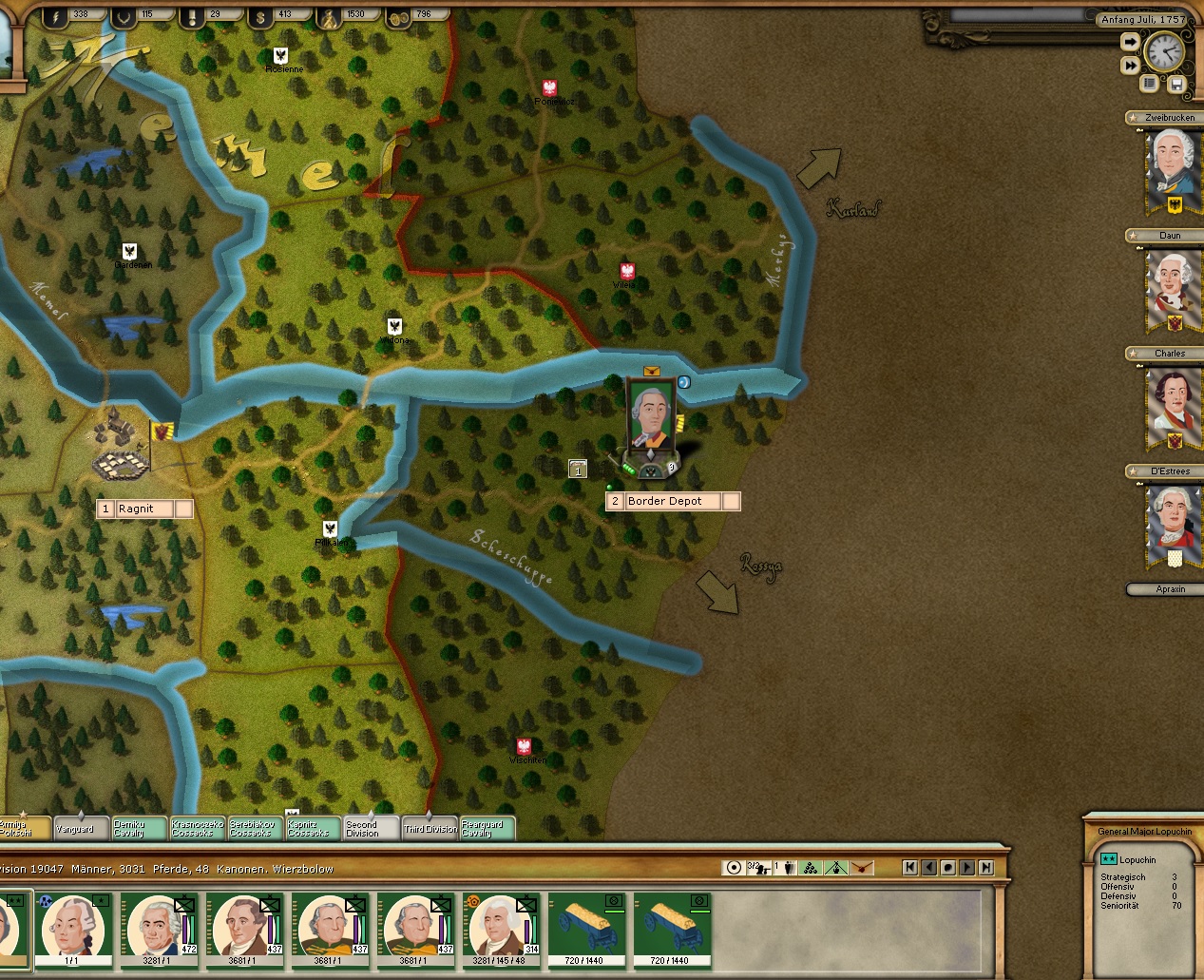1204x980 pixels.
Task: Click the cannonball pyramid icon
Action: (811, 867)
